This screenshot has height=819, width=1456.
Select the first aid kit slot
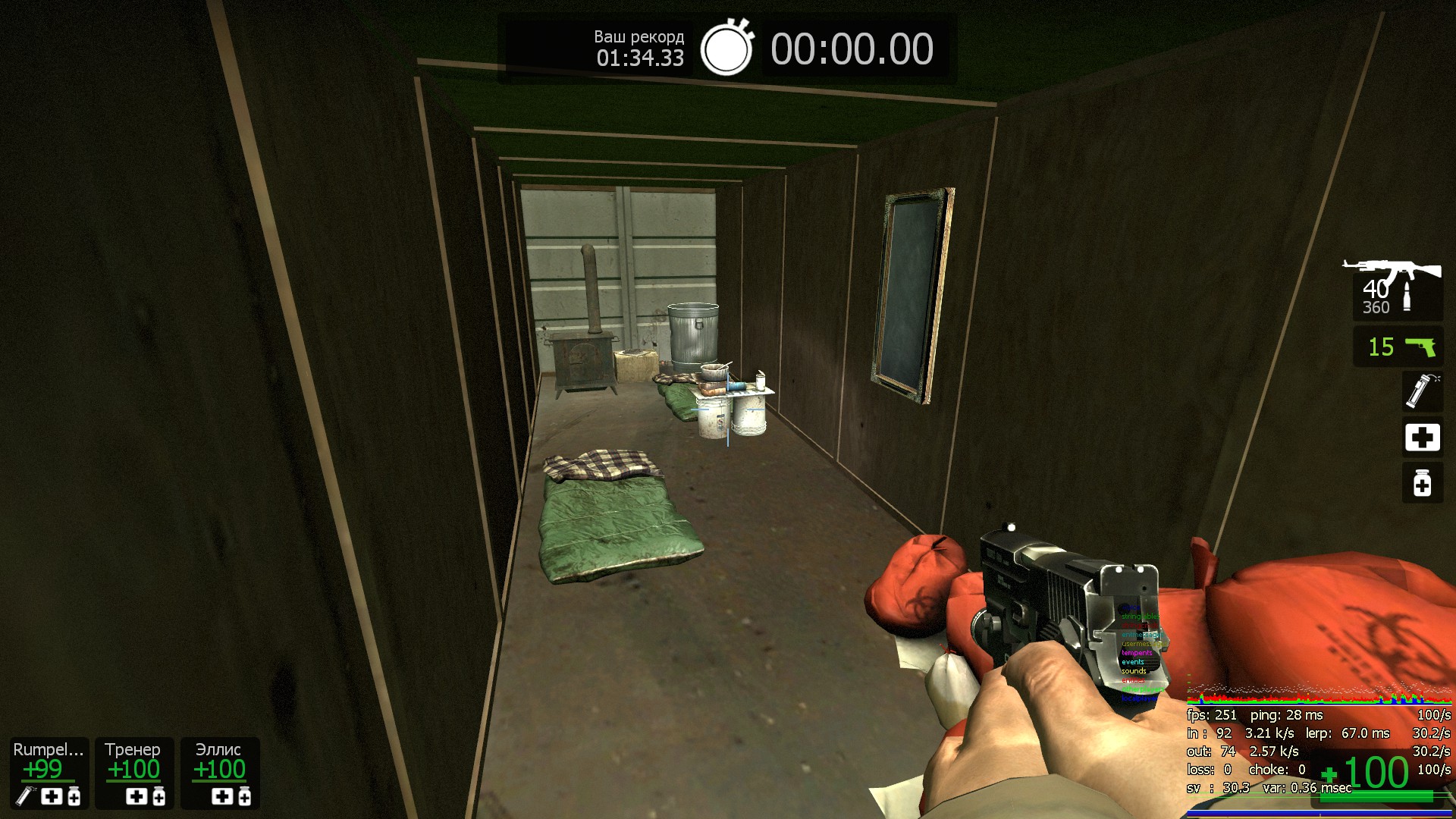click(1422, 438)
